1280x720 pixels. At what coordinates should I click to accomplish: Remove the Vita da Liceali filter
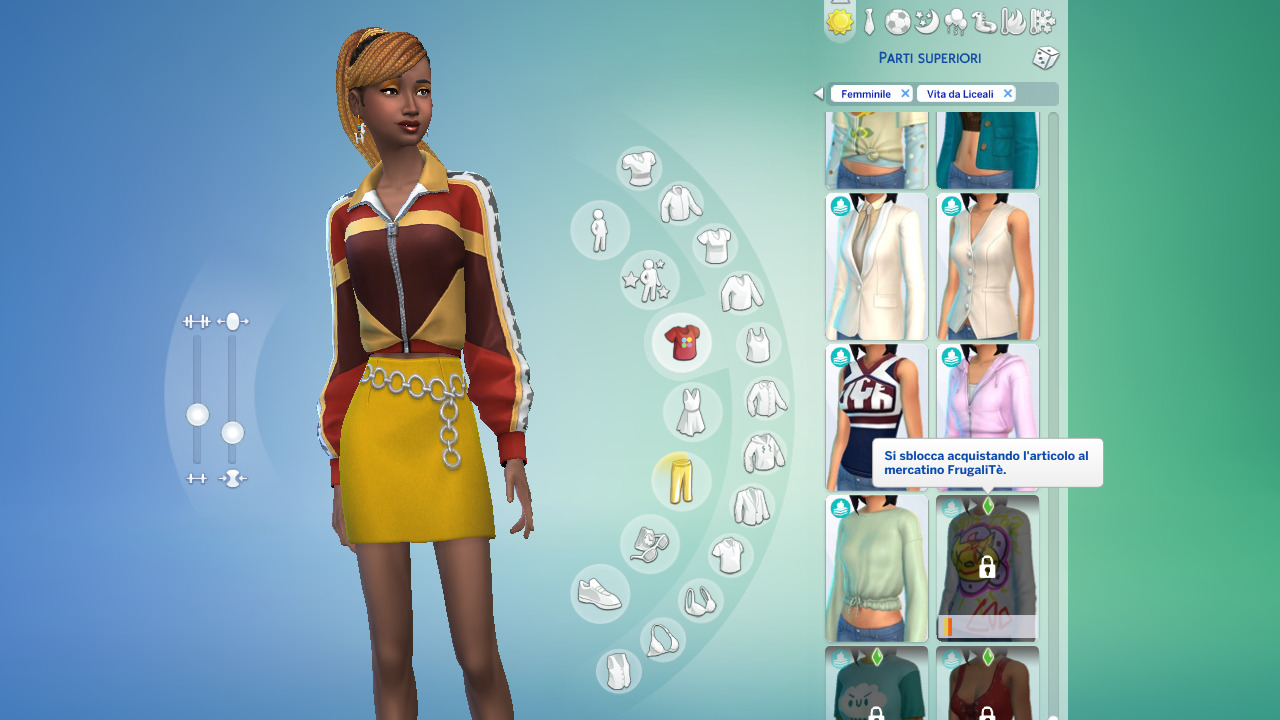[x=1008, y=93]
